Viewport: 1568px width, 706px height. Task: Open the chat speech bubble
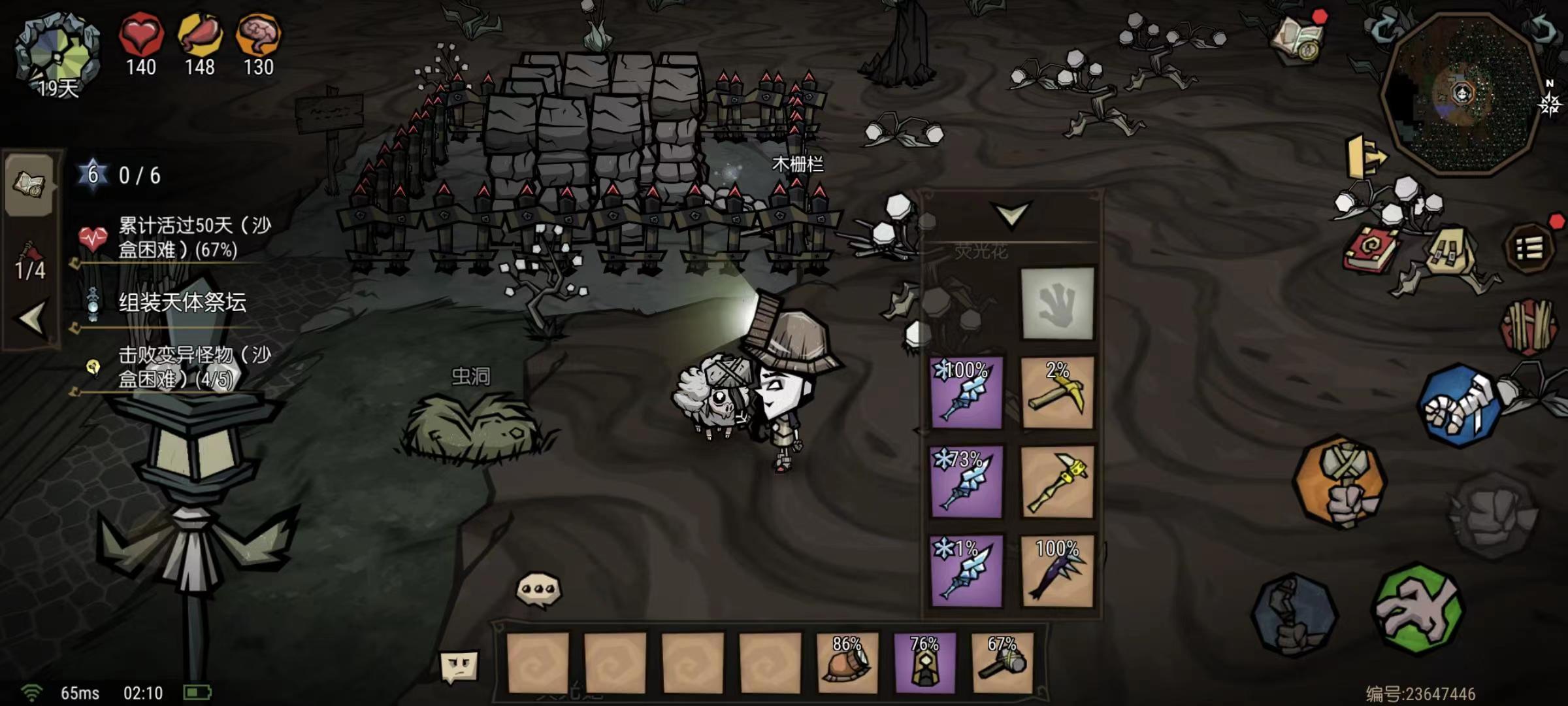tap(538, 590)
